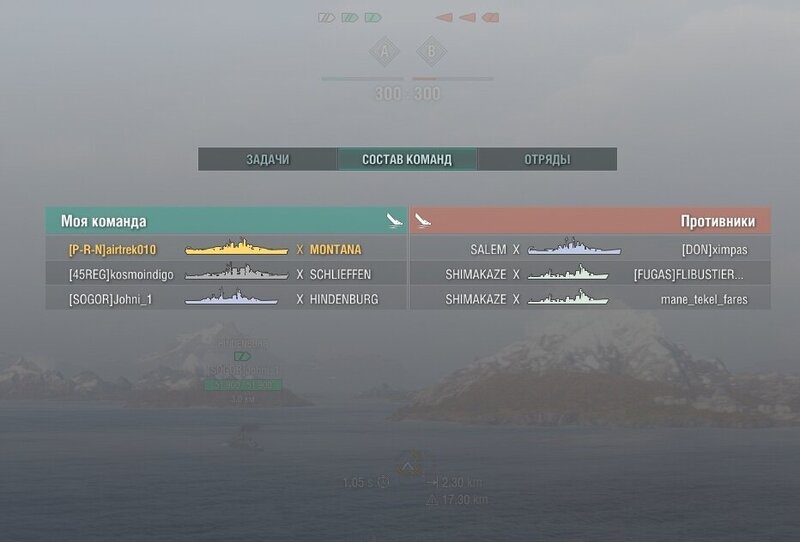Open the ОТРЯДЫ tab
800x542 pixels.
(547, 160)
